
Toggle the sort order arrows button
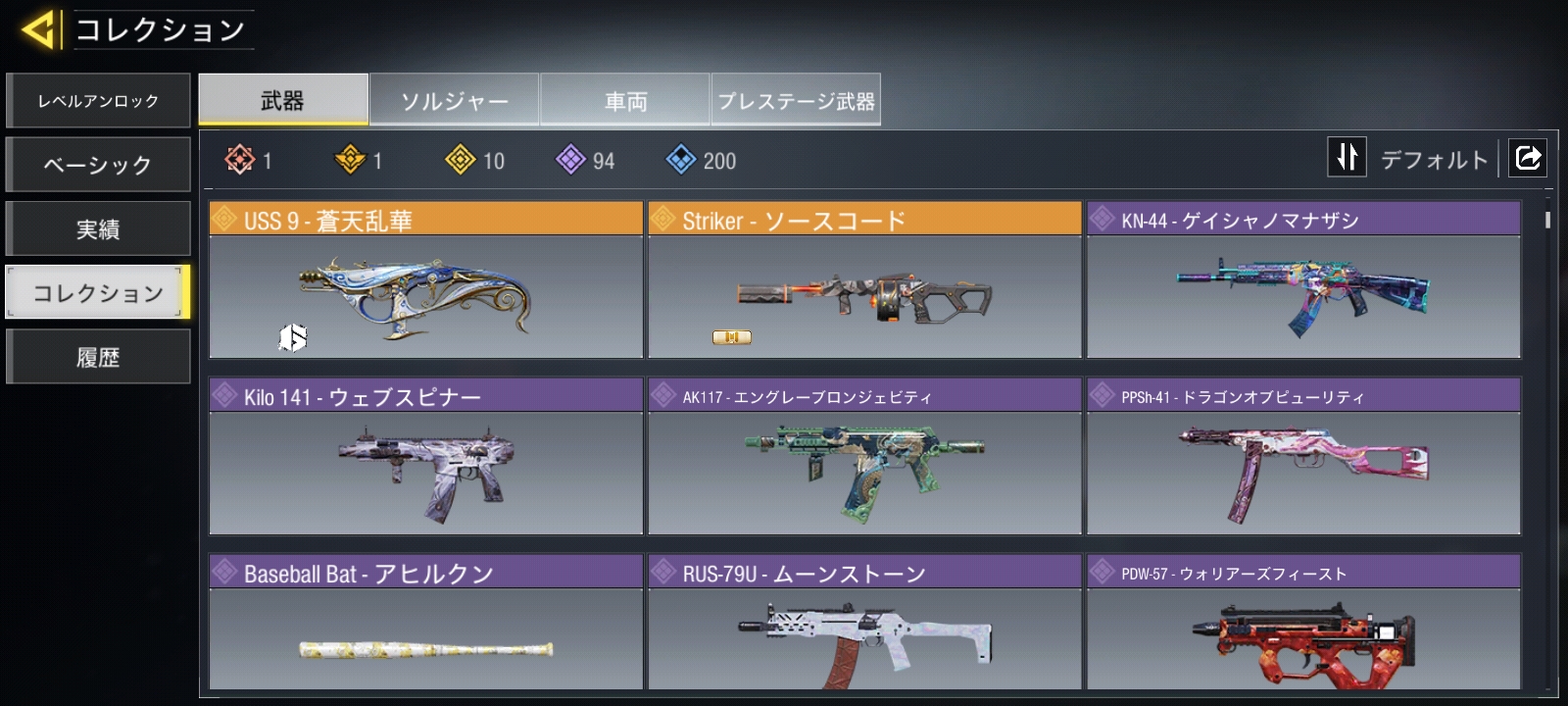tap(1347, 157)
